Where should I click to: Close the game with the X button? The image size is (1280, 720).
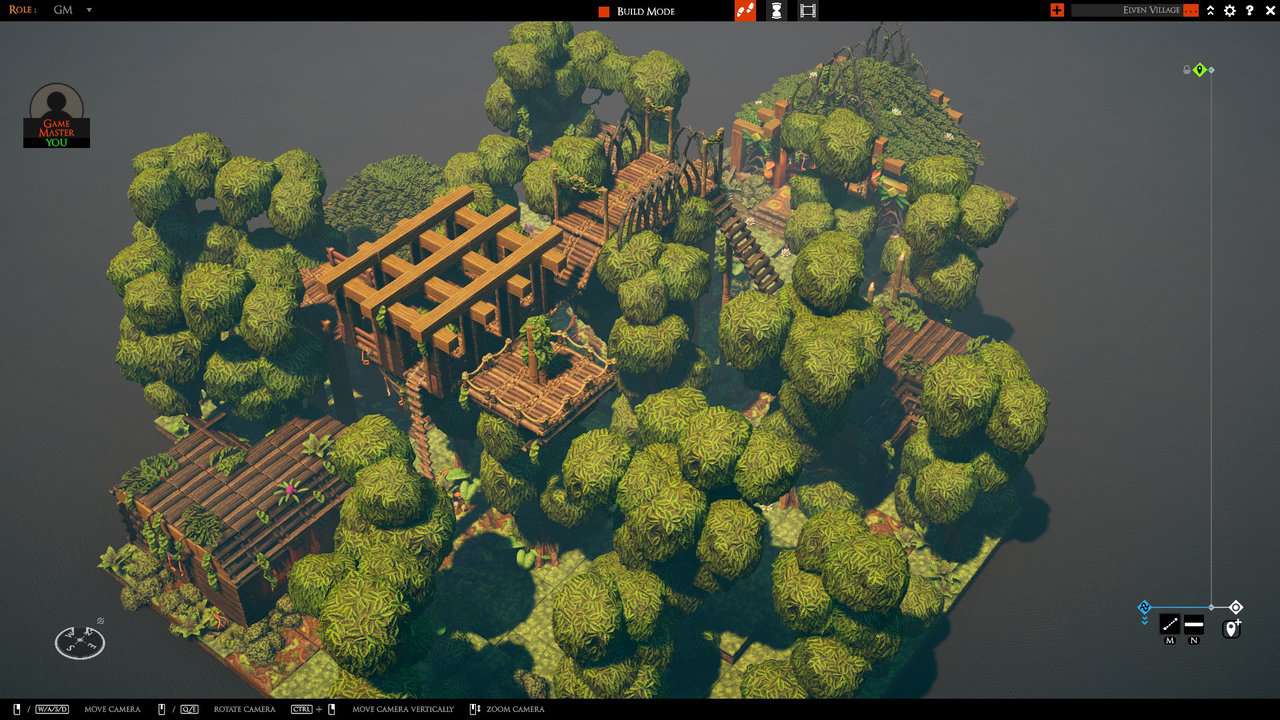coord(1269,10)
